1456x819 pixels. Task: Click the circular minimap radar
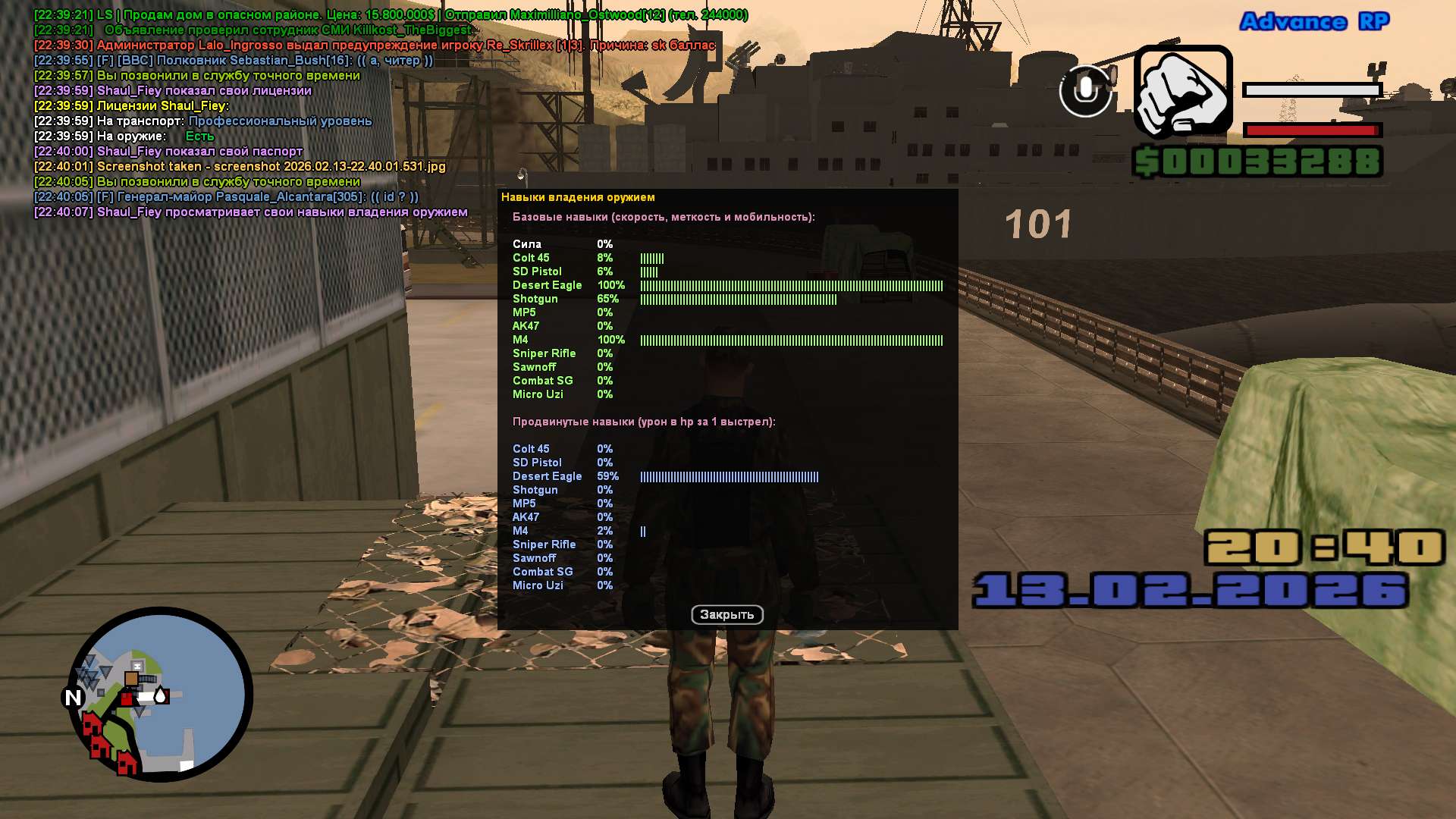(x=160, y=693)
